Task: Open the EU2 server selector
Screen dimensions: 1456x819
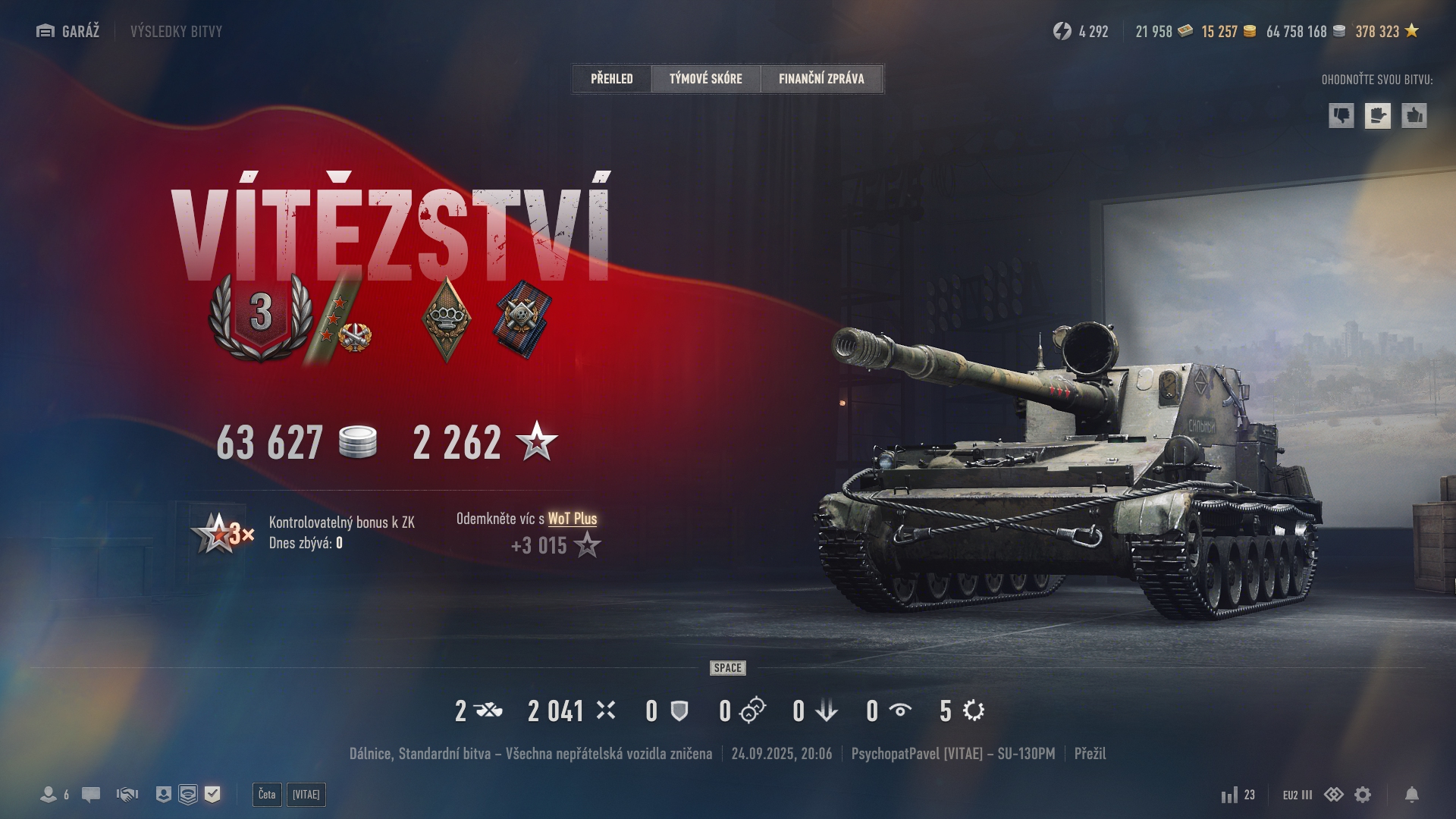Action: (x=1297, y=795)
